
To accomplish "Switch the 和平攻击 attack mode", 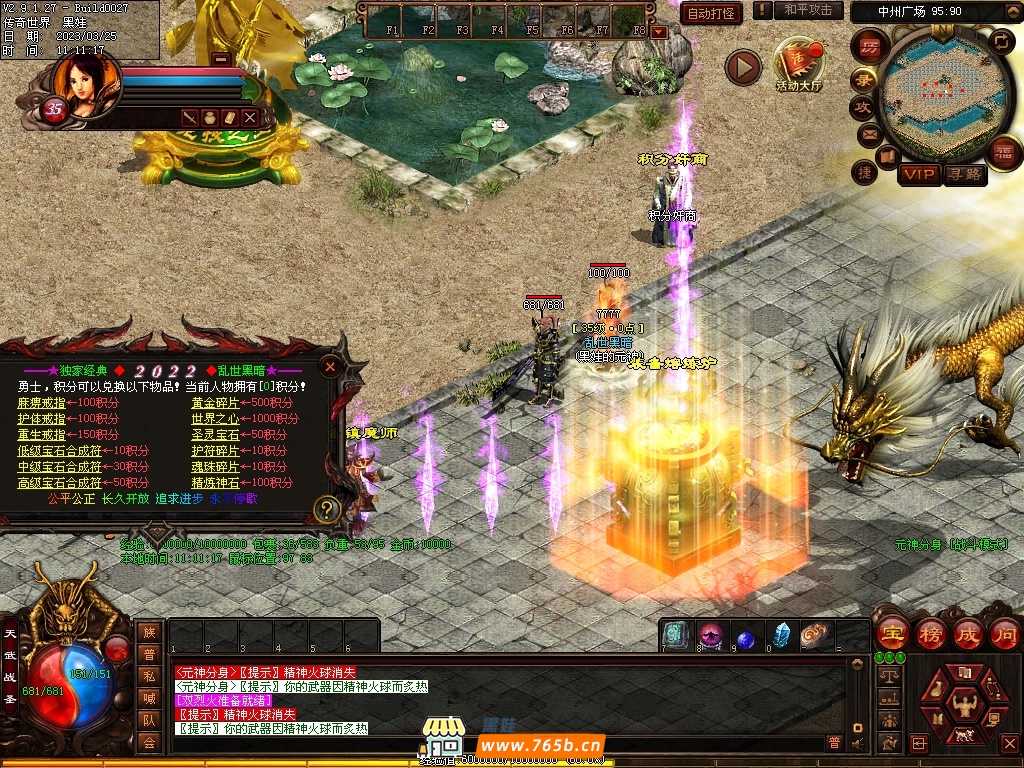I will tap(808, 10).
